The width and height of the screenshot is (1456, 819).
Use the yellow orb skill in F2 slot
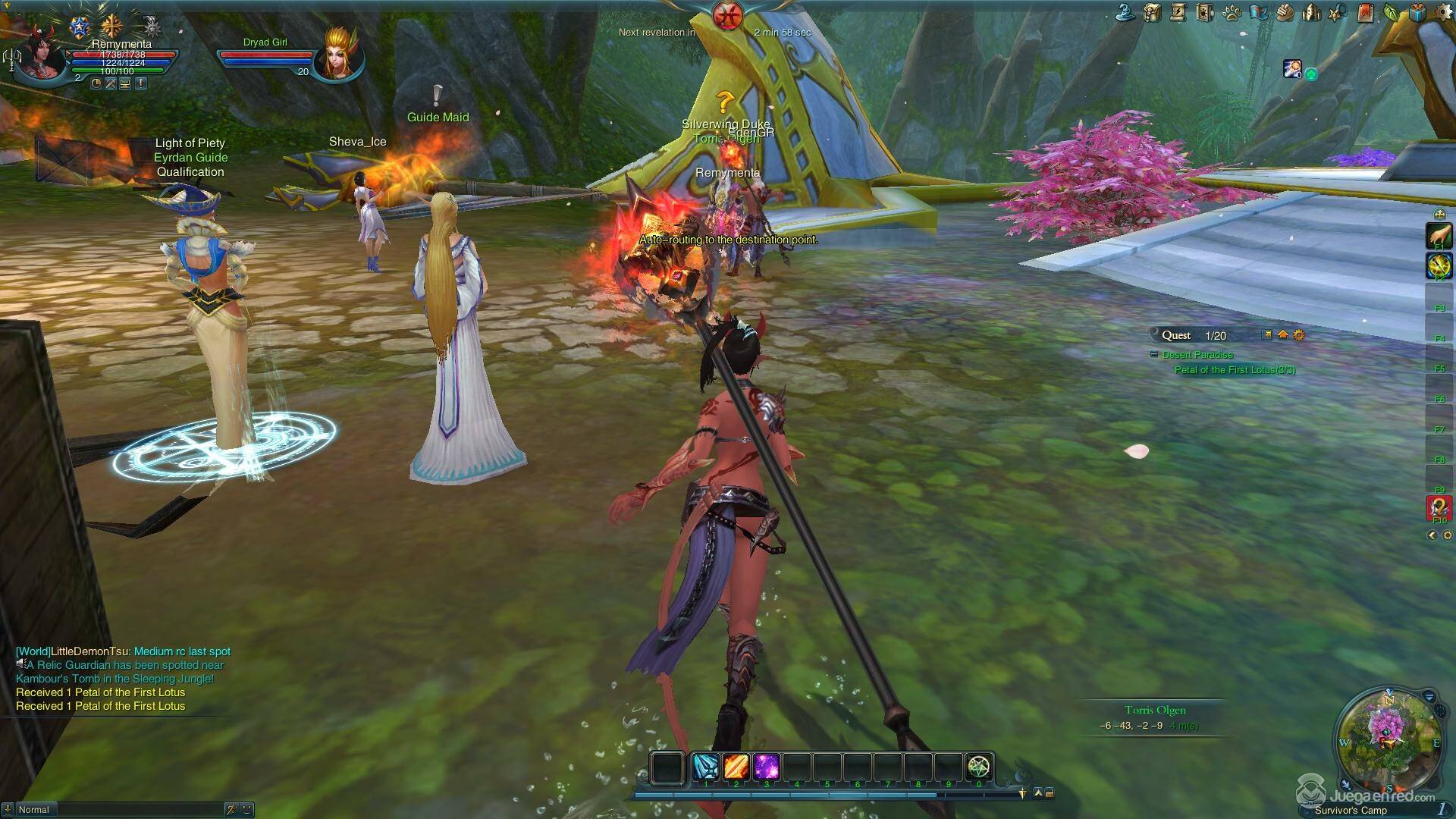(x=1439, y=265)
